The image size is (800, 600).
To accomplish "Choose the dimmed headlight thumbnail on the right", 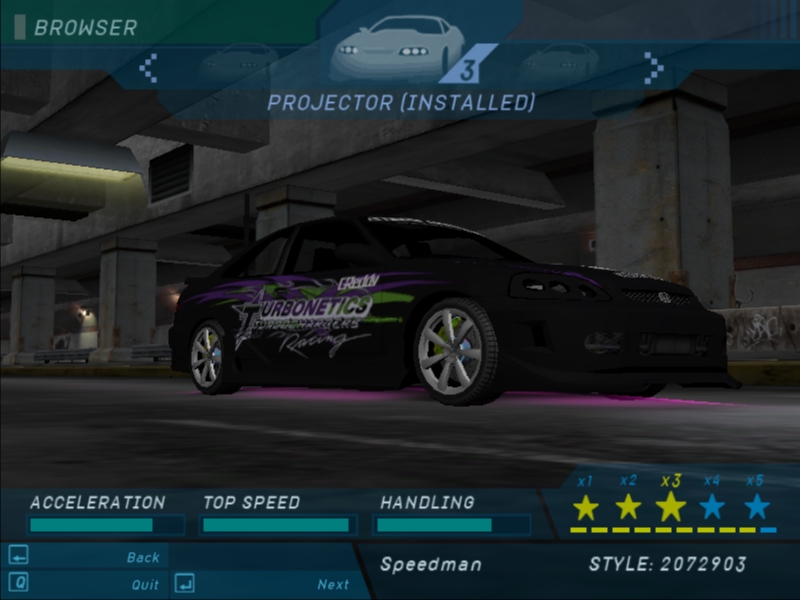I will click(x=557, y=63).
